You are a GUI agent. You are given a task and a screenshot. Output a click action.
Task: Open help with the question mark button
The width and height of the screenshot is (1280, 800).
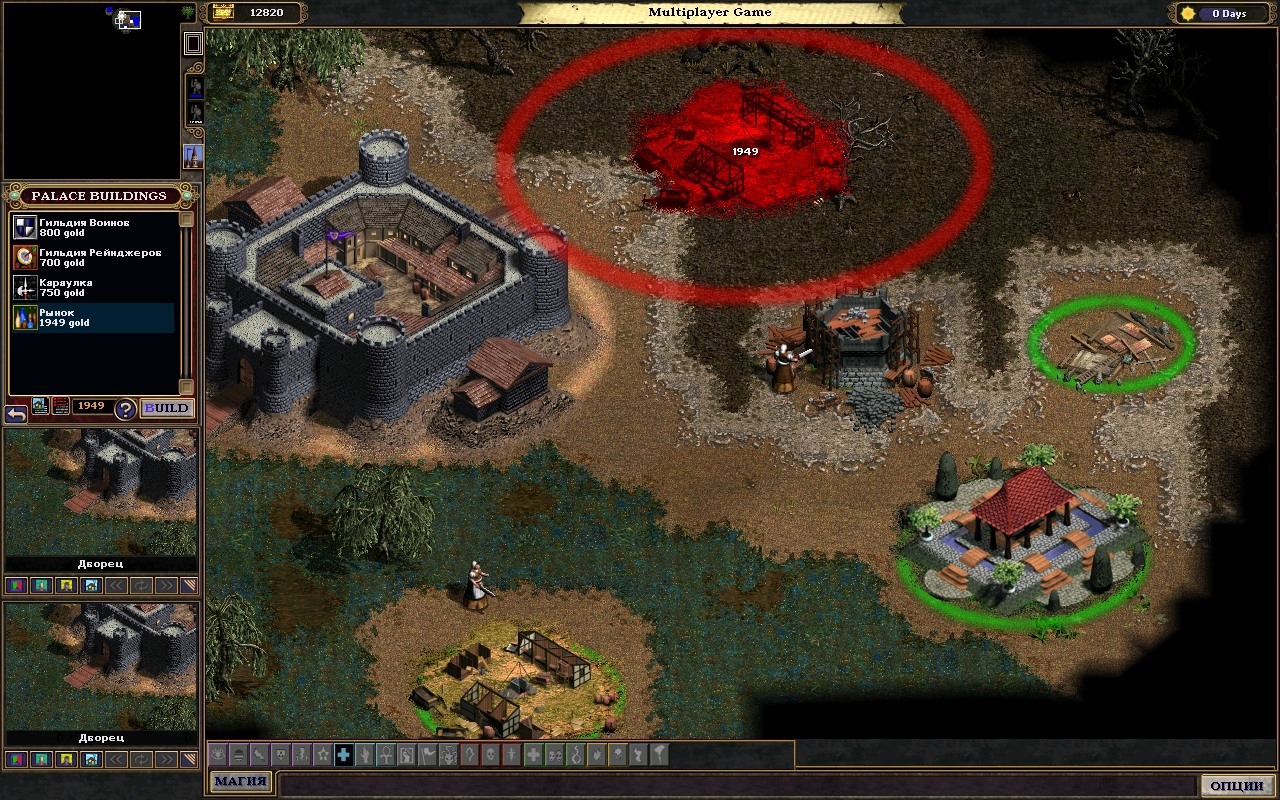point(125,408)
